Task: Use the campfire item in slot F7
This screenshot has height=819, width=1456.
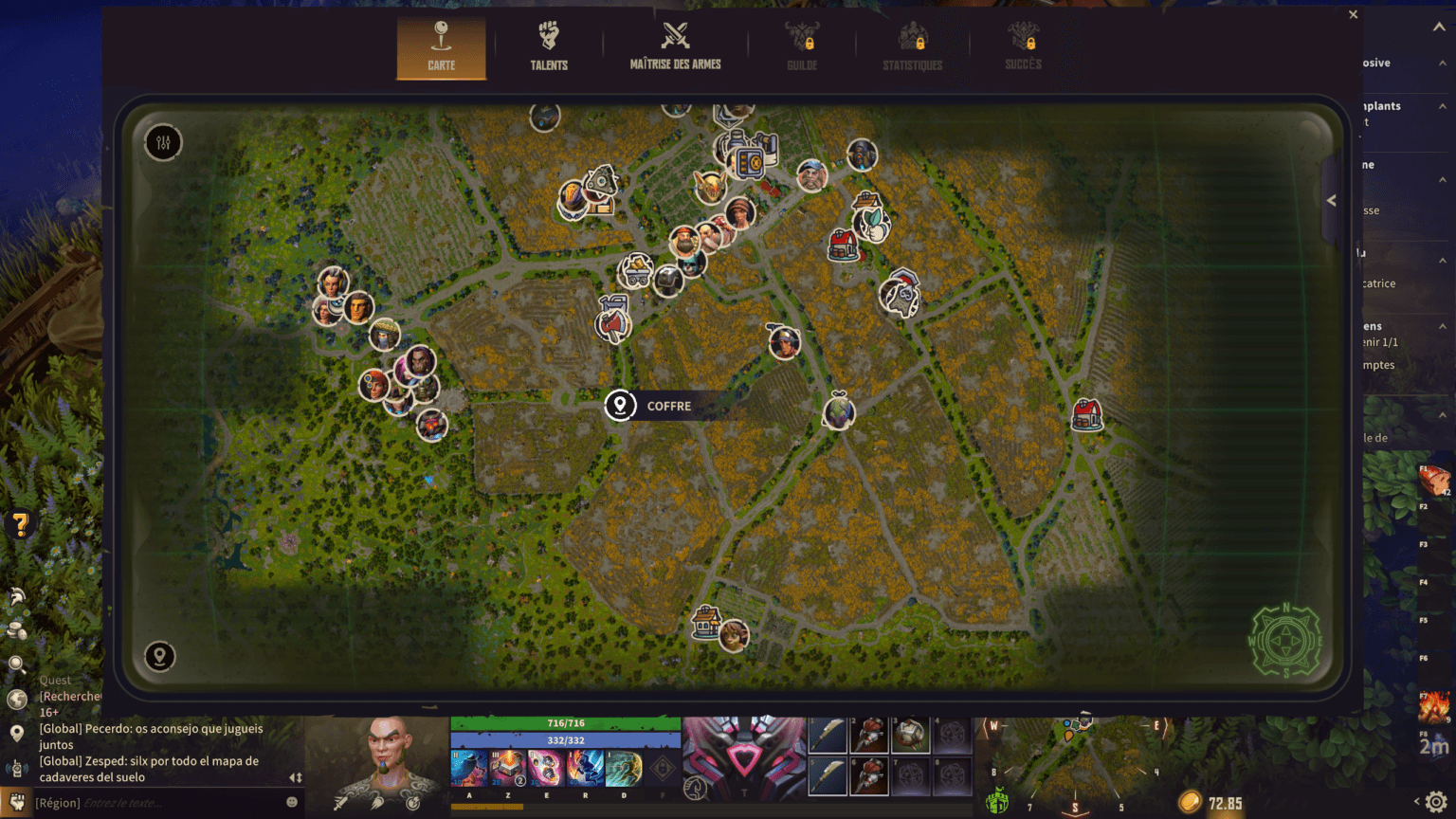Action: 1434,707
